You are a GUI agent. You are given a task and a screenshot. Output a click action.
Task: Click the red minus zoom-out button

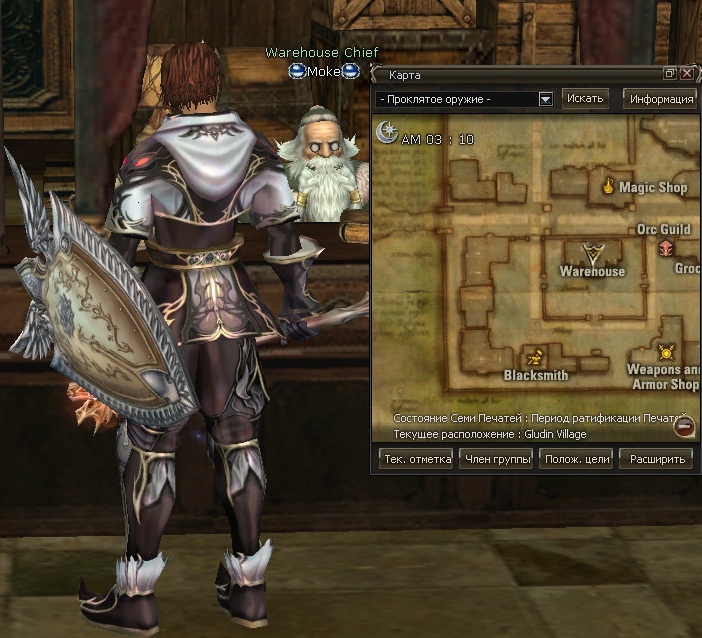[x=684, y=427]
